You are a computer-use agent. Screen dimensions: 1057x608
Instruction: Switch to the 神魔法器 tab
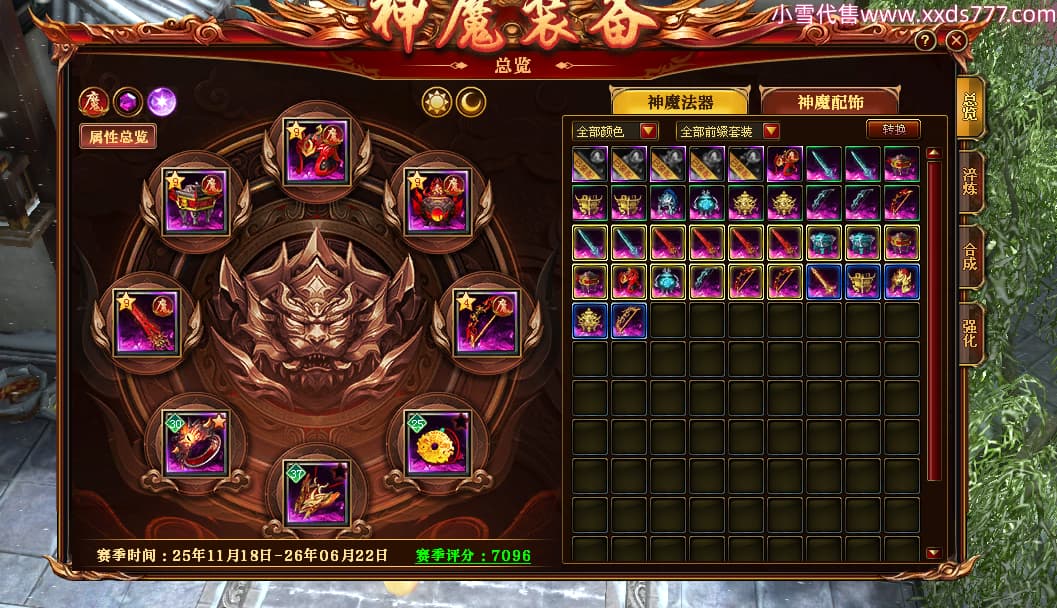pos(679,102)
